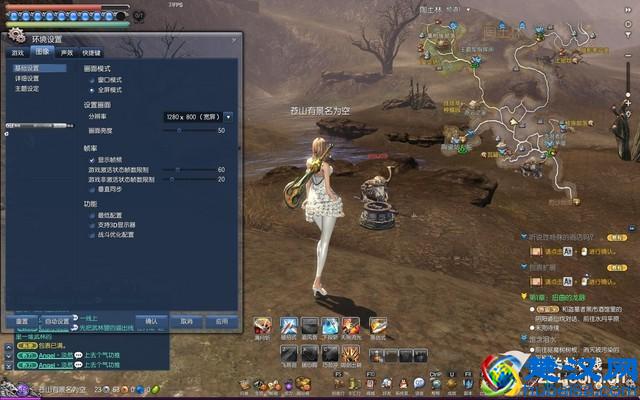The height and width of the screenshot is (400, 640).
Task: Select the 快捷键 hotkeys tab
Action: (x=92, y=52)
